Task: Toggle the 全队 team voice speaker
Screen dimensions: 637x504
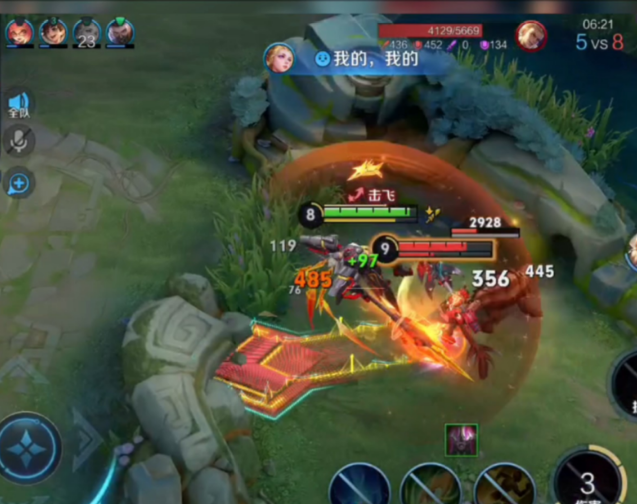Action: (19, 104)
